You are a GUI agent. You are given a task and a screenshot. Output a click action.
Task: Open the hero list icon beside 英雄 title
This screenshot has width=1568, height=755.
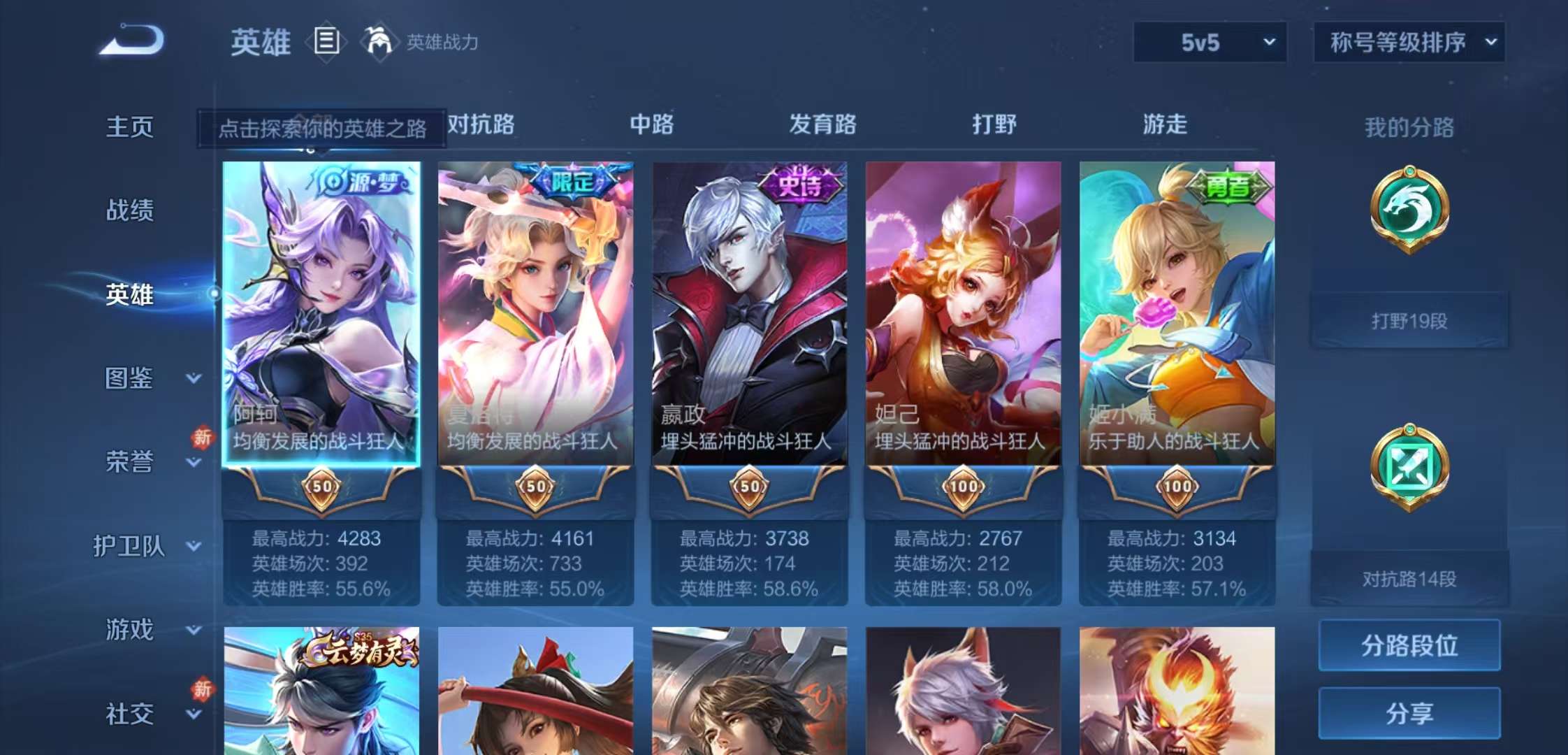pyautogui.click(x=326, y=42)
